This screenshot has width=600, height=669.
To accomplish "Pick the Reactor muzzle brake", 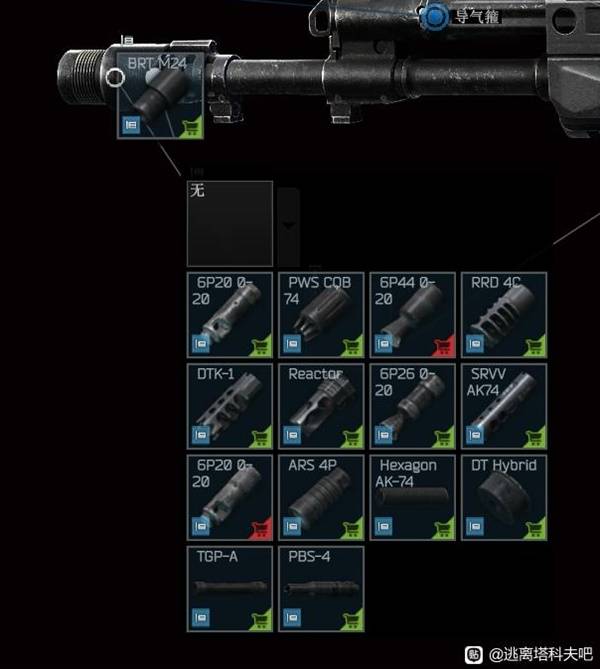I will (320, 405).
